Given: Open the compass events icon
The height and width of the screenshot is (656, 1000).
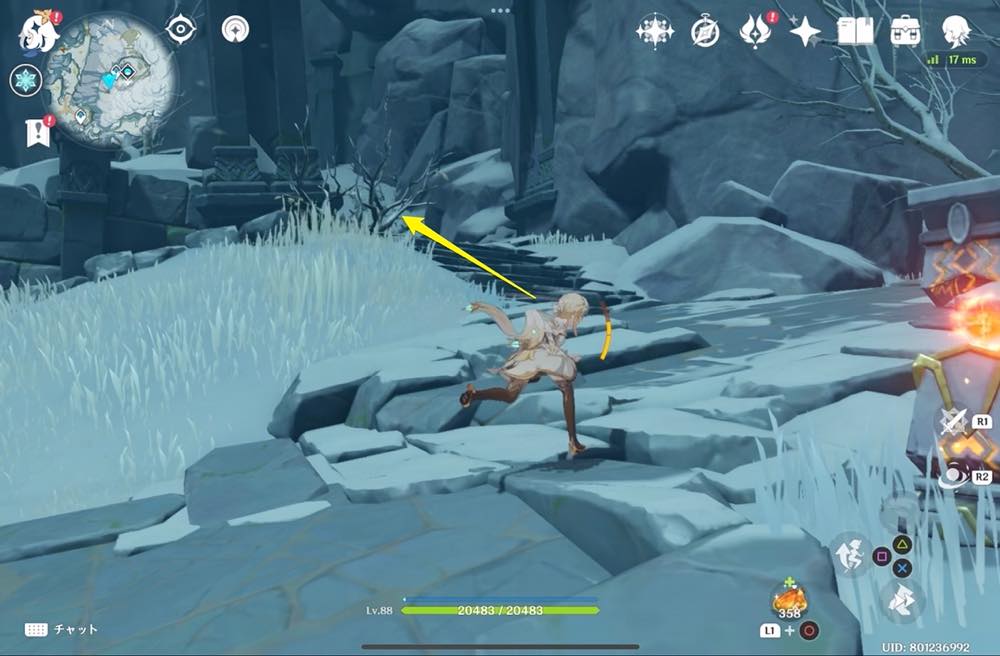Looking at the screenshot, I should pyautogui.click(x=705, y=32).
